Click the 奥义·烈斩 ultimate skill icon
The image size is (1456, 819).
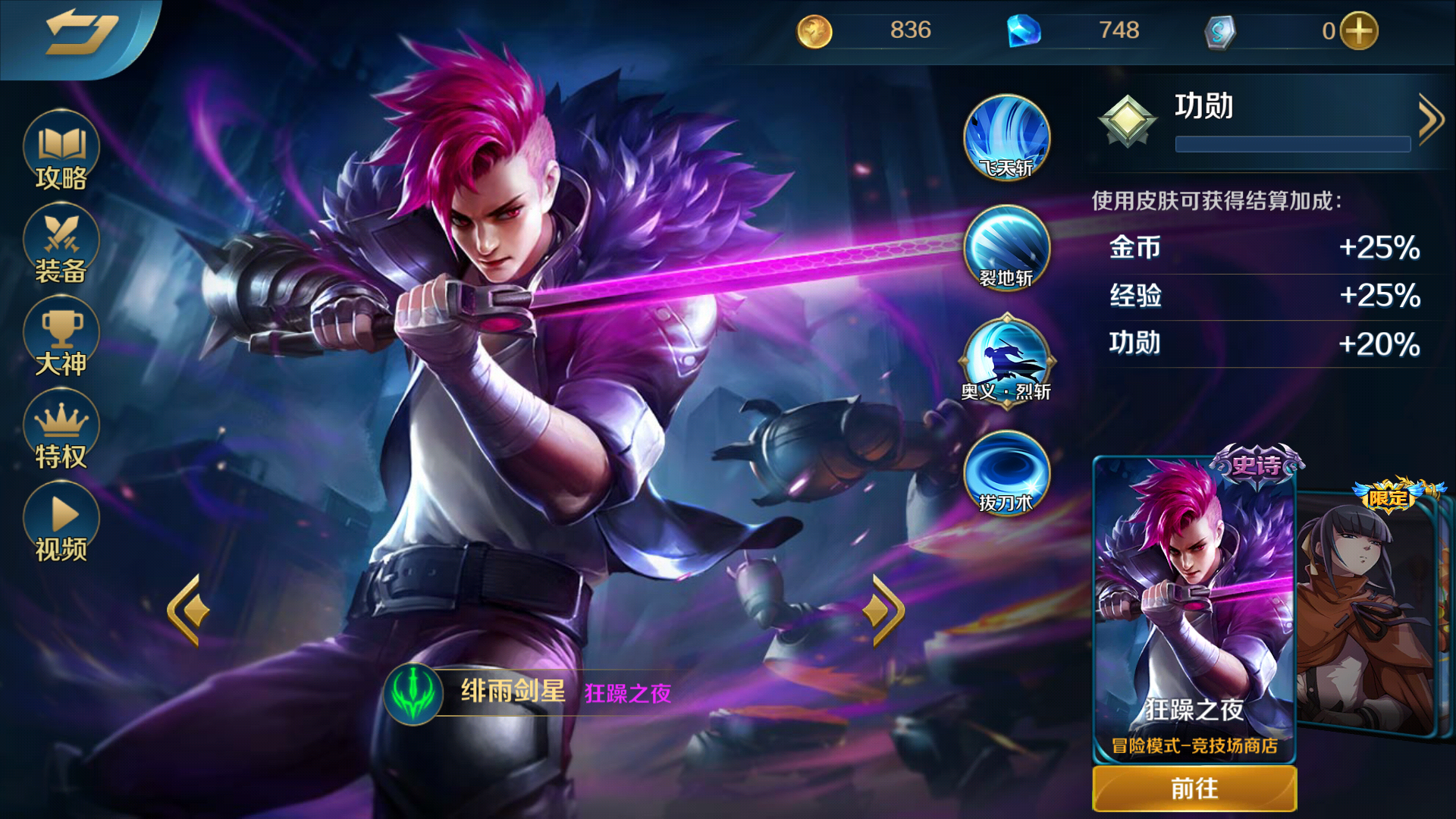tap(1006, 362)
